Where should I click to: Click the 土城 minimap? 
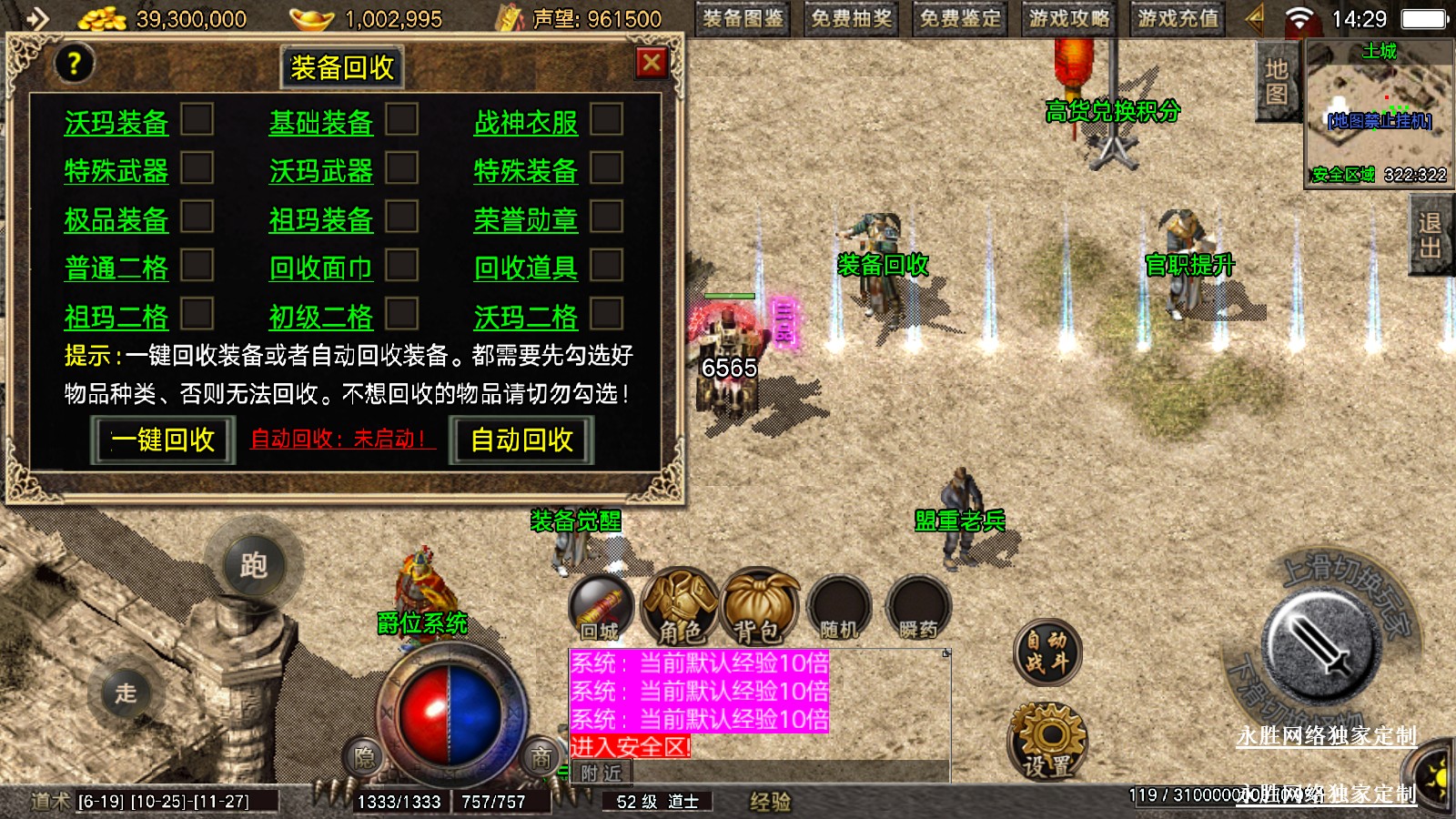tap(1379, 114)
